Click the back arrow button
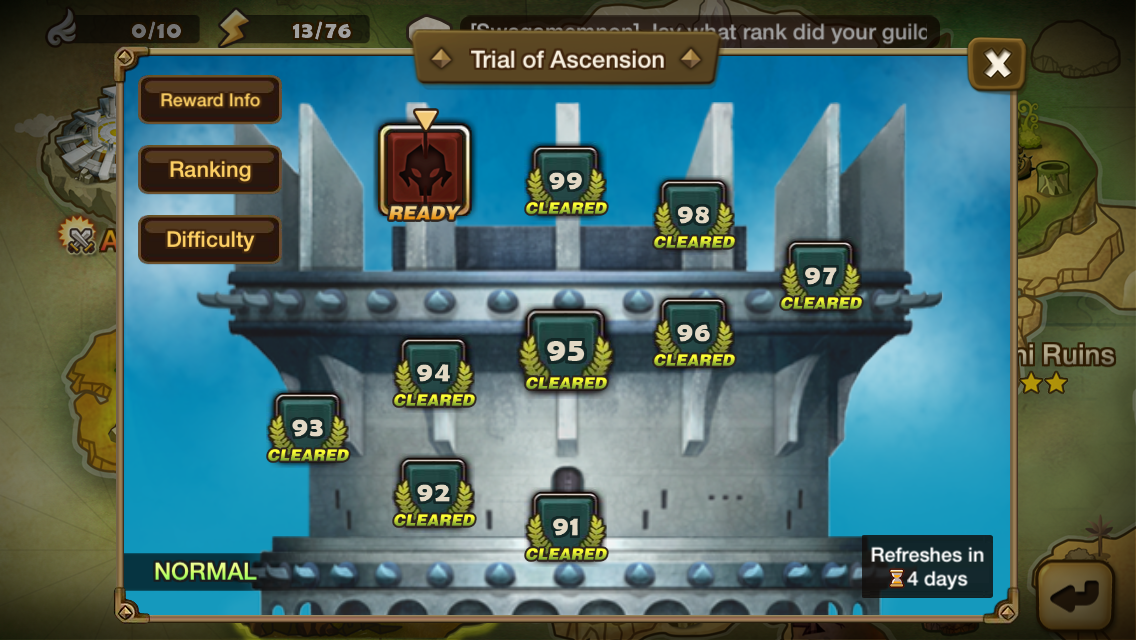This screenshot has height=640, width=1136. coord(1074,597)
